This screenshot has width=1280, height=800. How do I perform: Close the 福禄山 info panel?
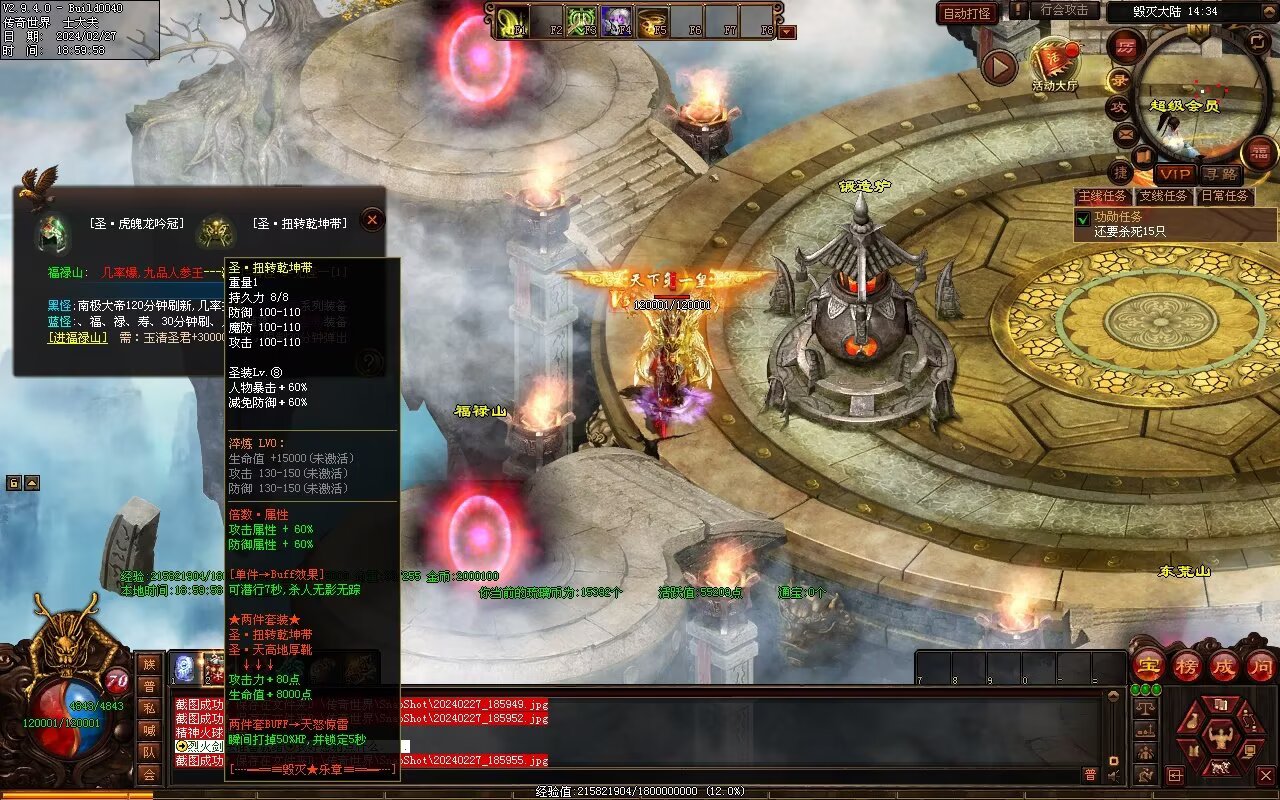click(x=372, y=220)
